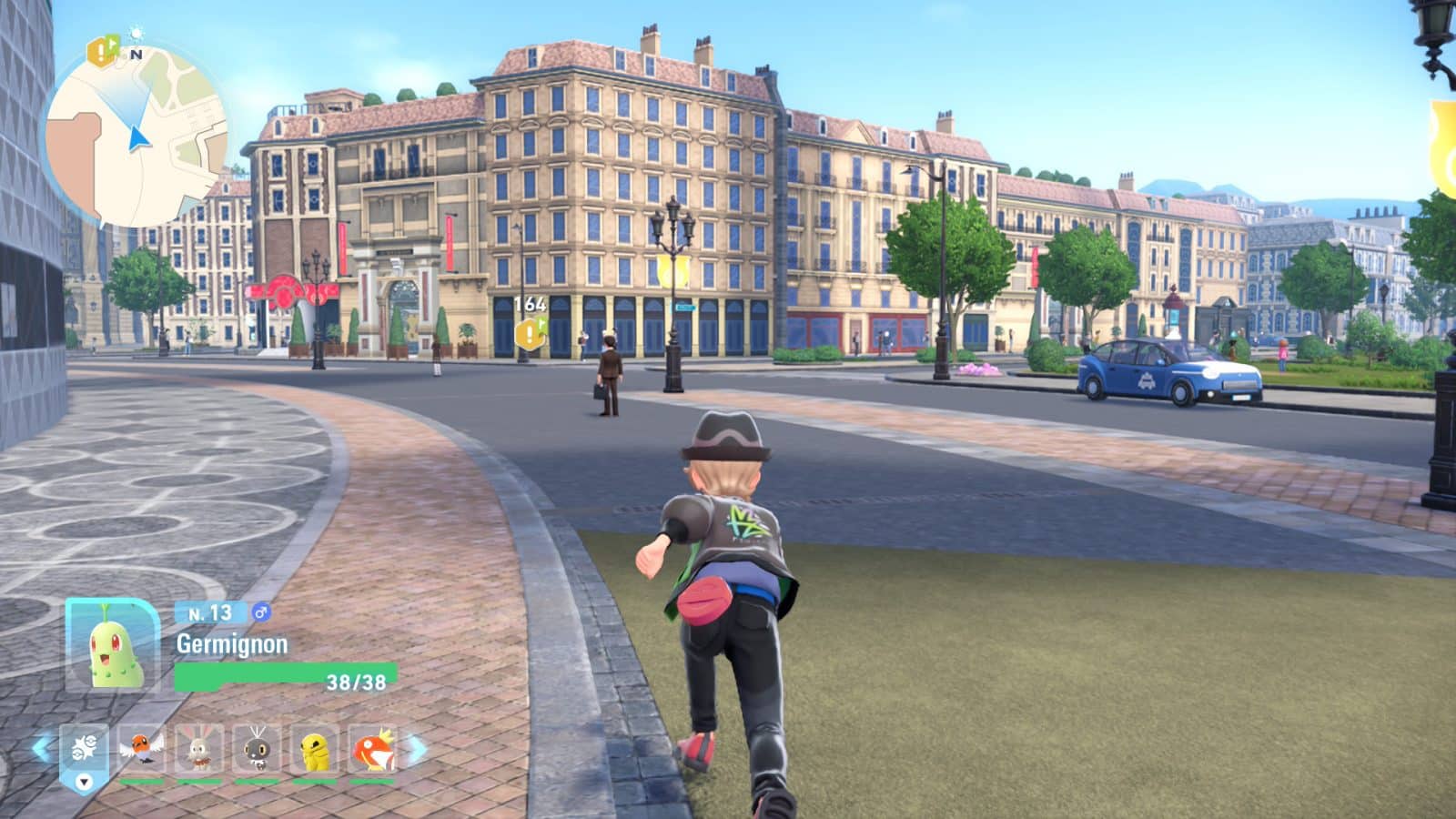The height and width of the screenshot is (819, 1456).
Task: Click the orange quest marker on minimap edge
Action: click(102, 51)
